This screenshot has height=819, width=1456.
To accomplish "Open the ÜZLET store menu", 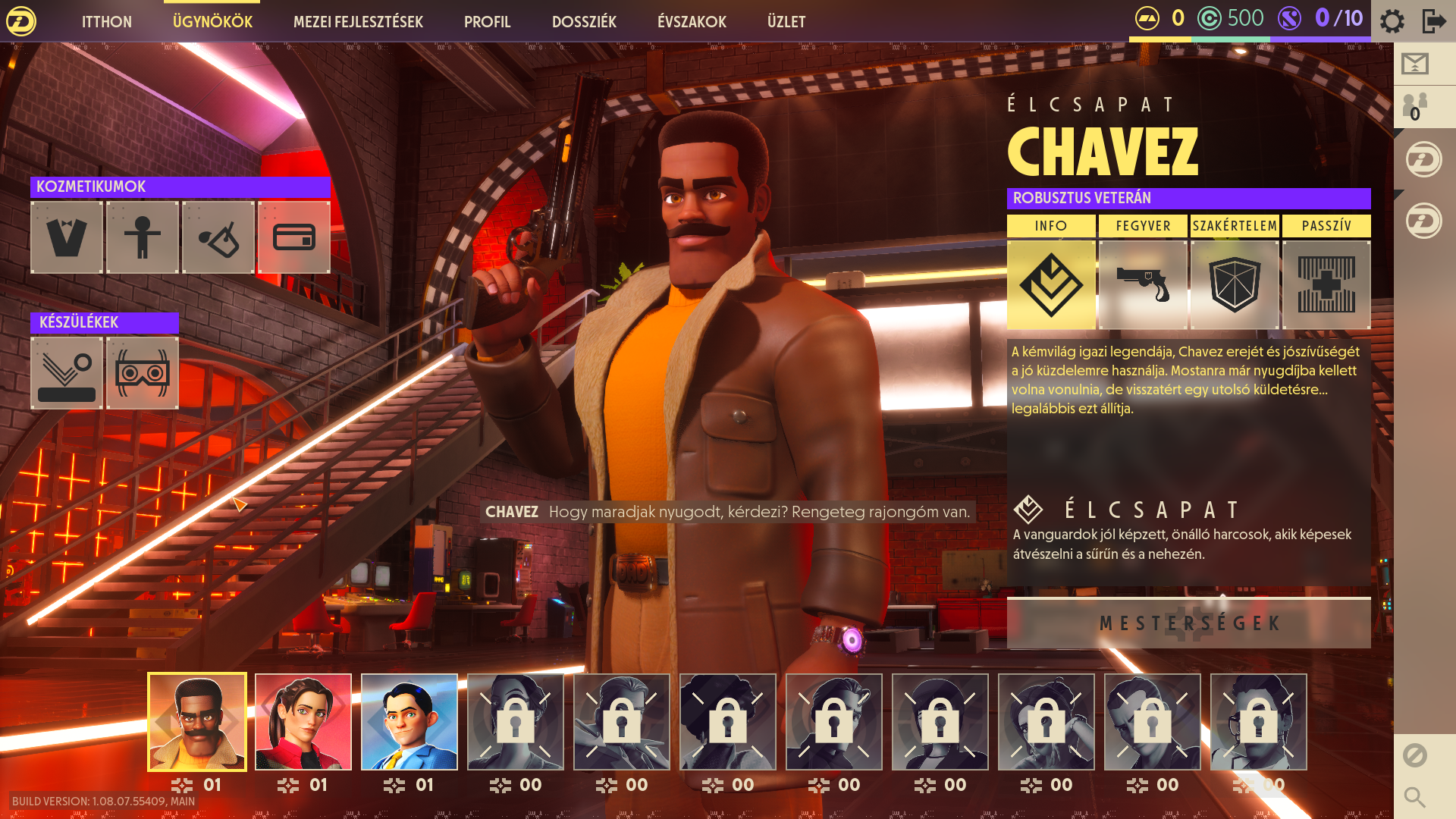I will [786, 22].
